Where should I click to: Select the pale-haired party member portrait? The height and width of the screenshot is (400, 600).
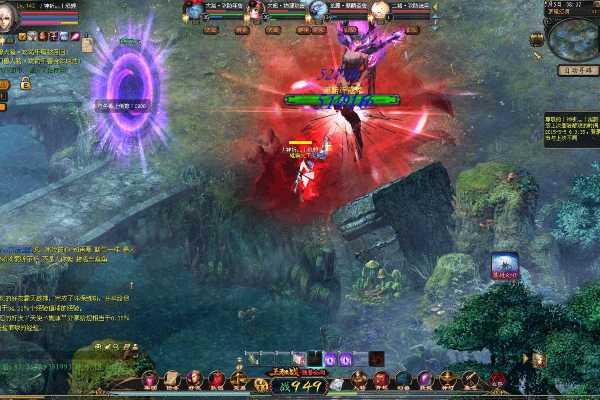319,11
